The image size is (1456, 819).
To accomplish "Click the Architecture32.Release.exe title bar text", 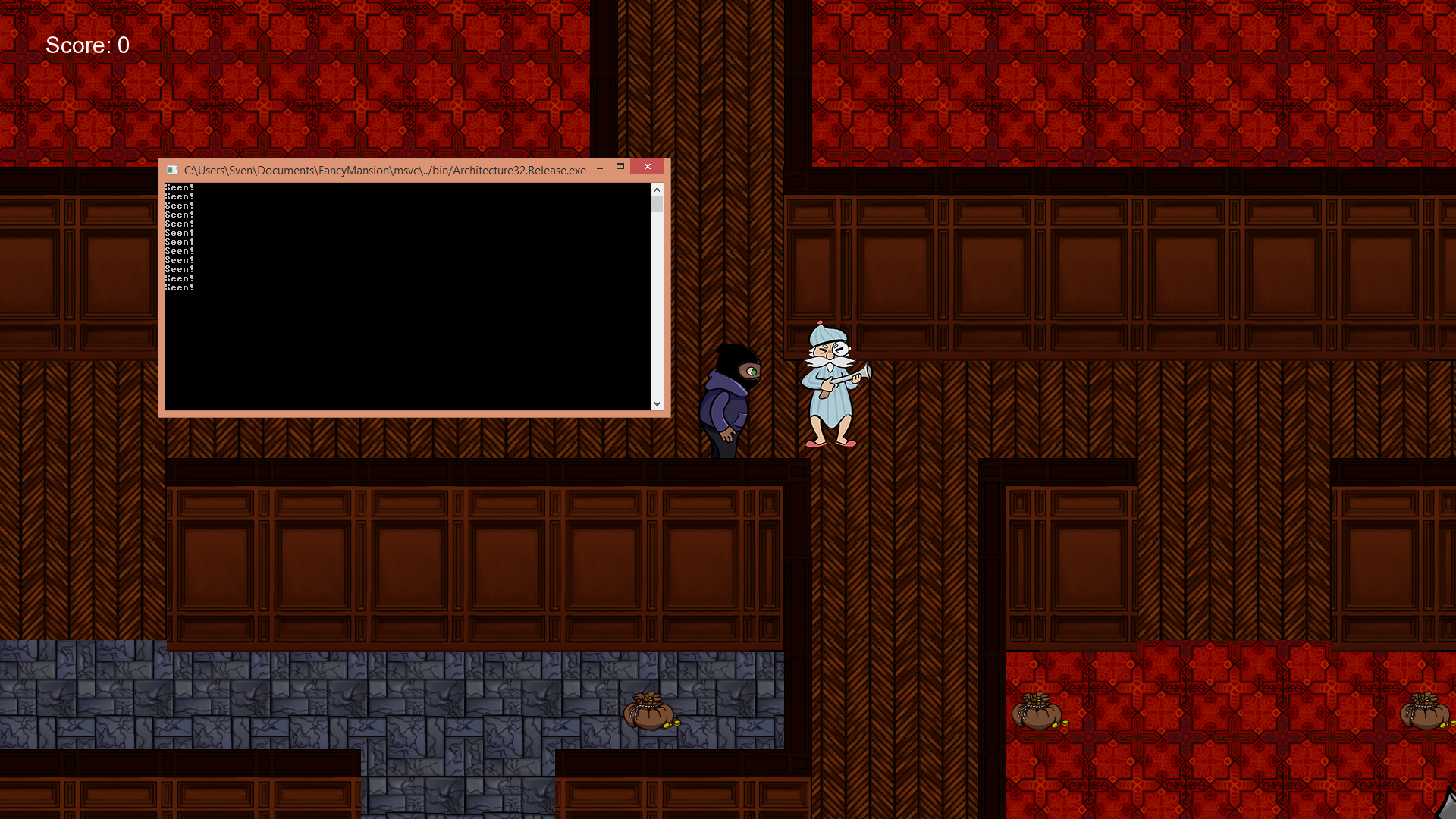I will 384,170.
